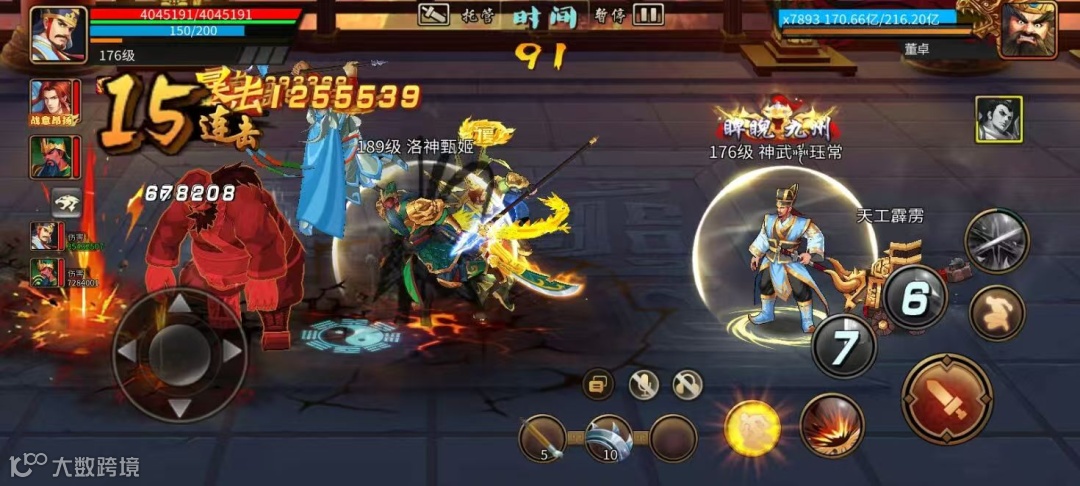Switch to the green-helmet bearded hero portrait
The height and width of the screenshot is (486, 1080).
(55, 158)
